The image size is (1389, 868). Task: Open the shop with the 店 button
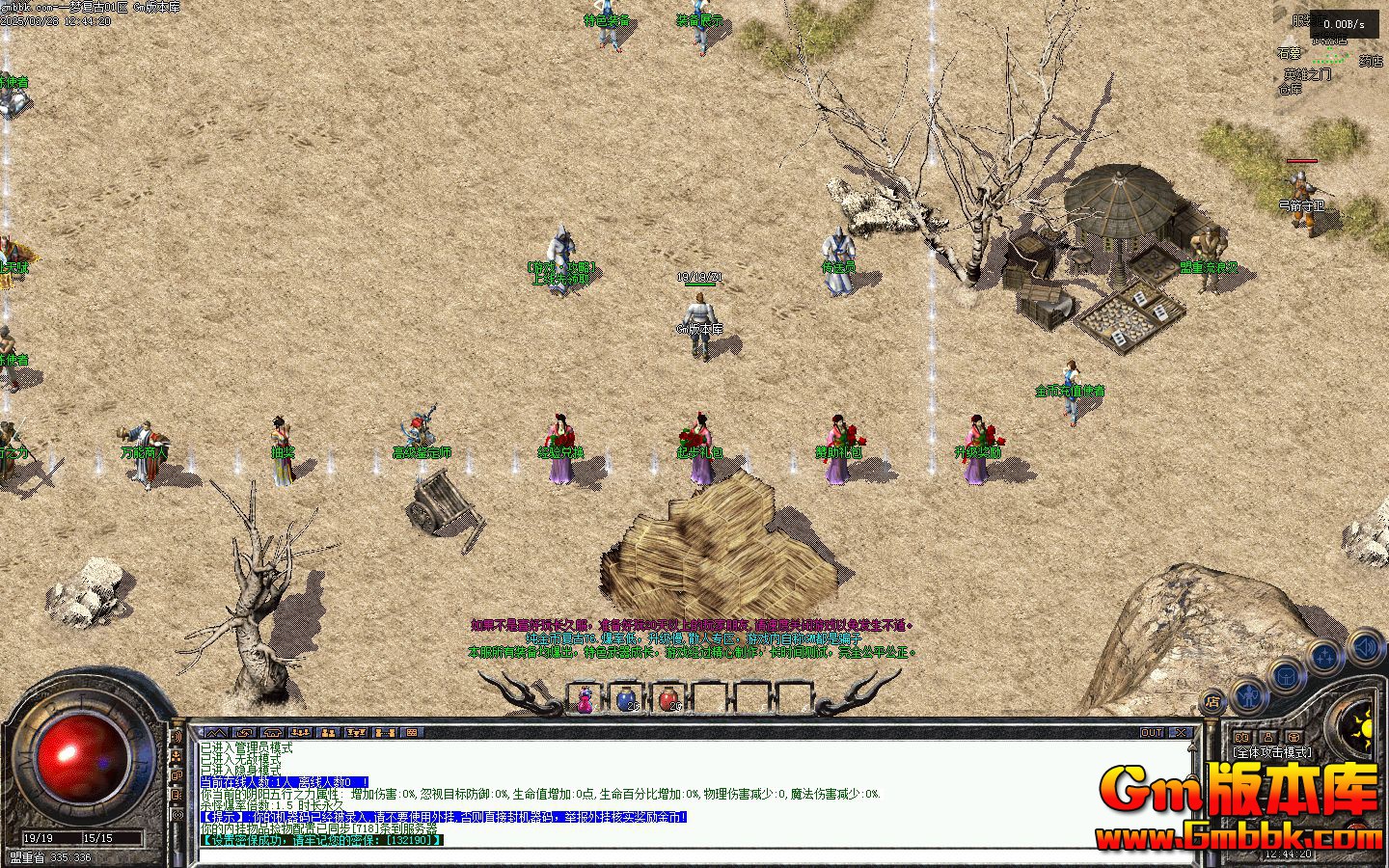(x=1212, y=701)
